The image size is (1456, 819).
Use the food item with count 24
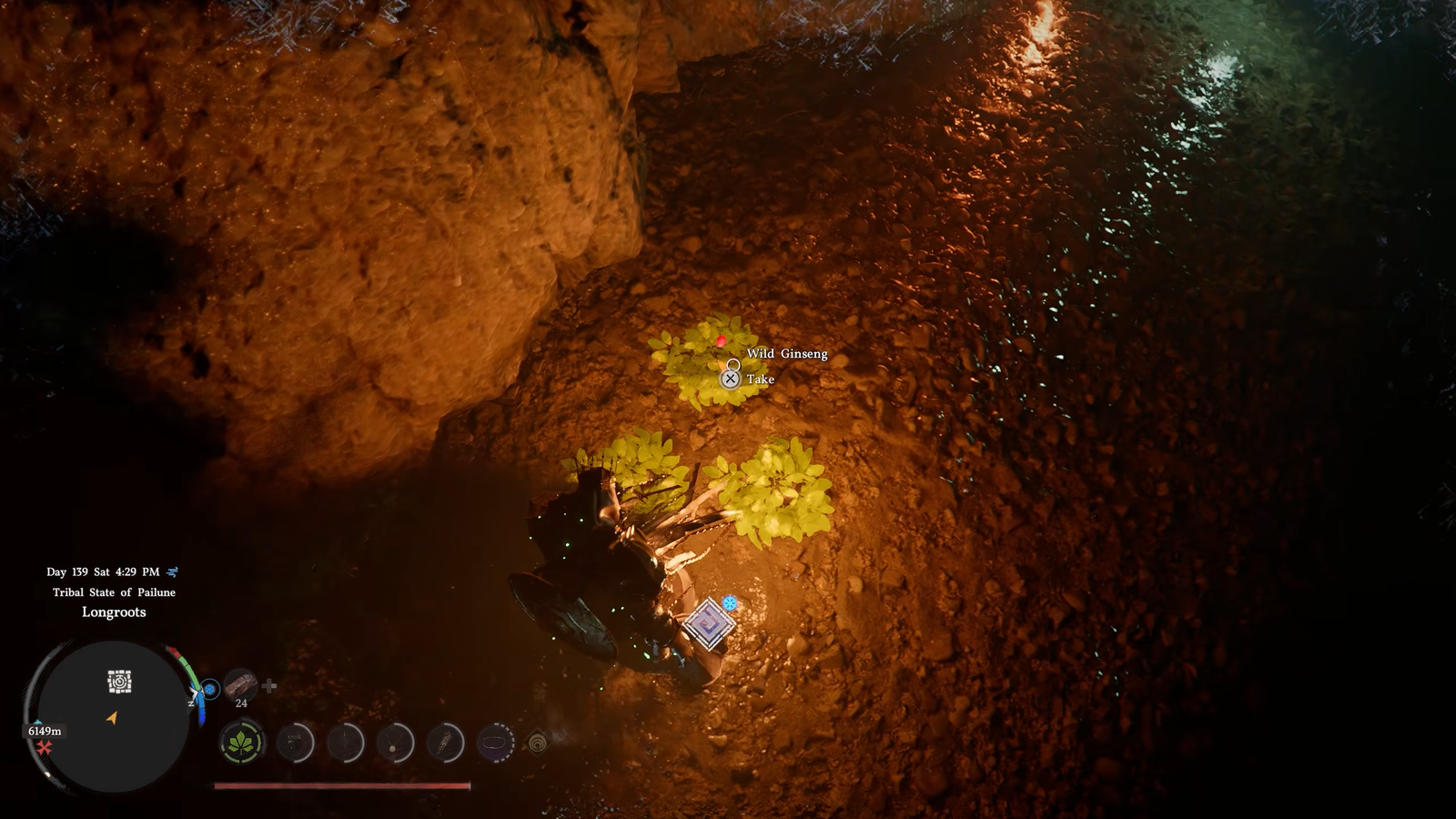(x=241, y=685)
